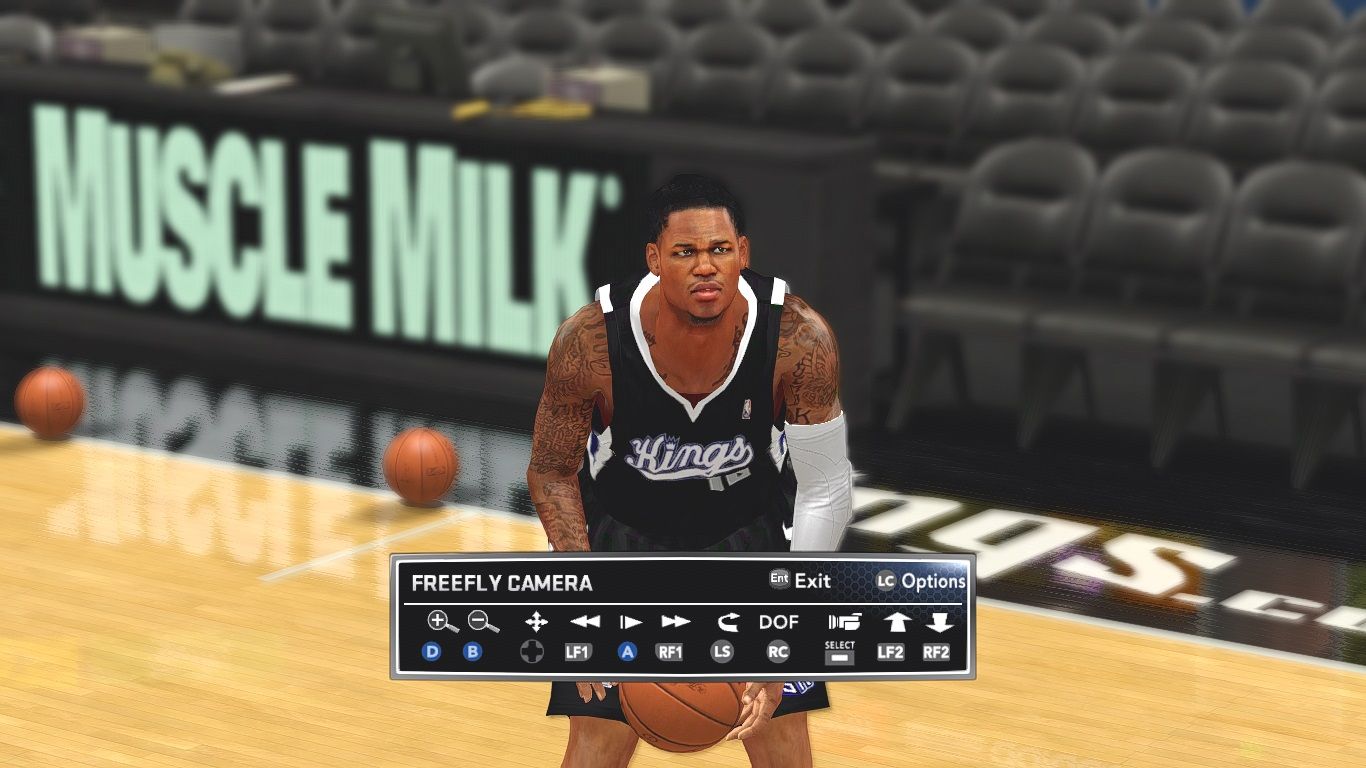Select the zoom out magnifier icon
The height and width of the screenshot is (768, 1366).
[483, 622]
